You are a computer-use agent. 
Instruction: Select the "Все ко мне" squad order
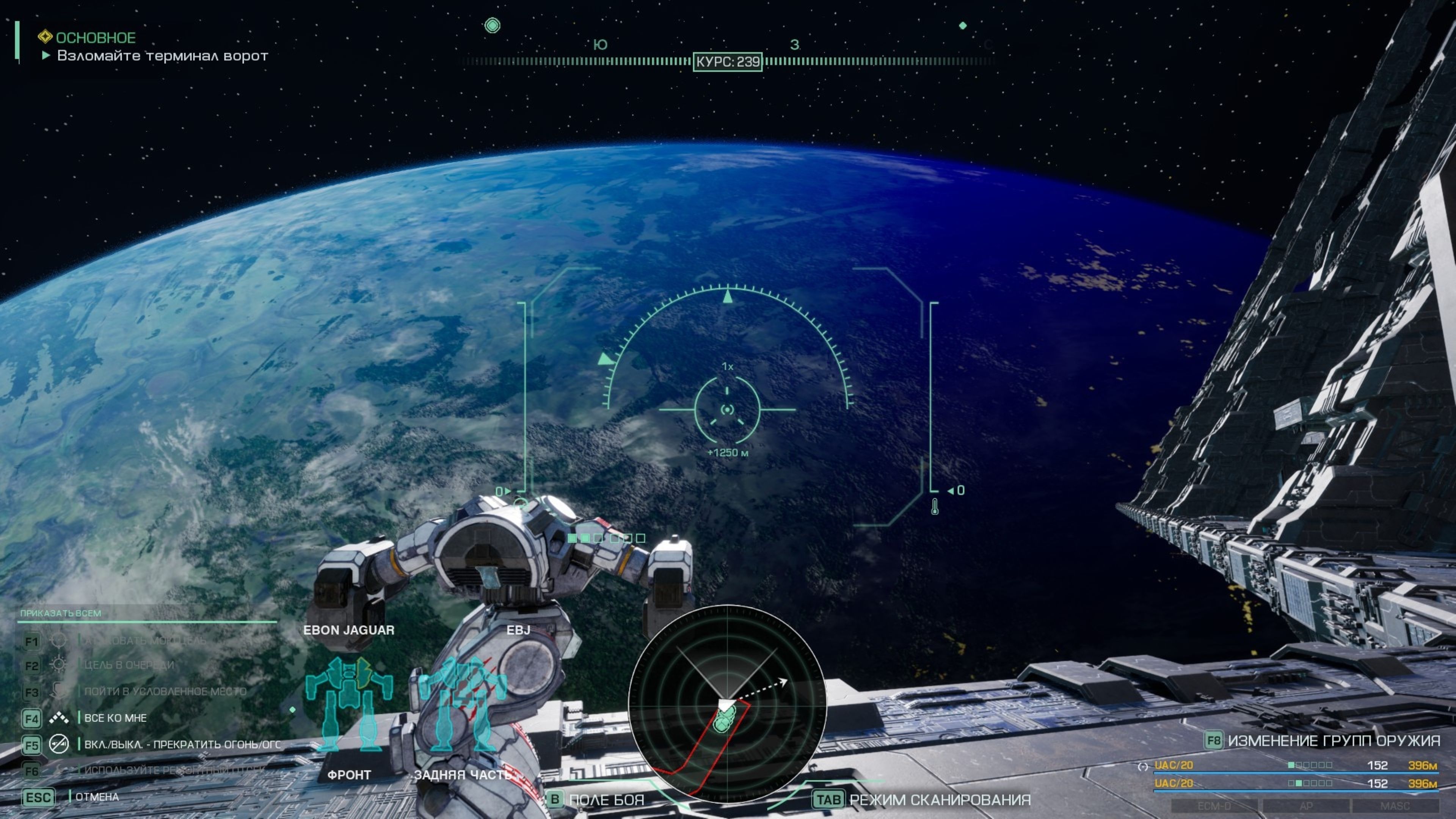tap(115, 718)
